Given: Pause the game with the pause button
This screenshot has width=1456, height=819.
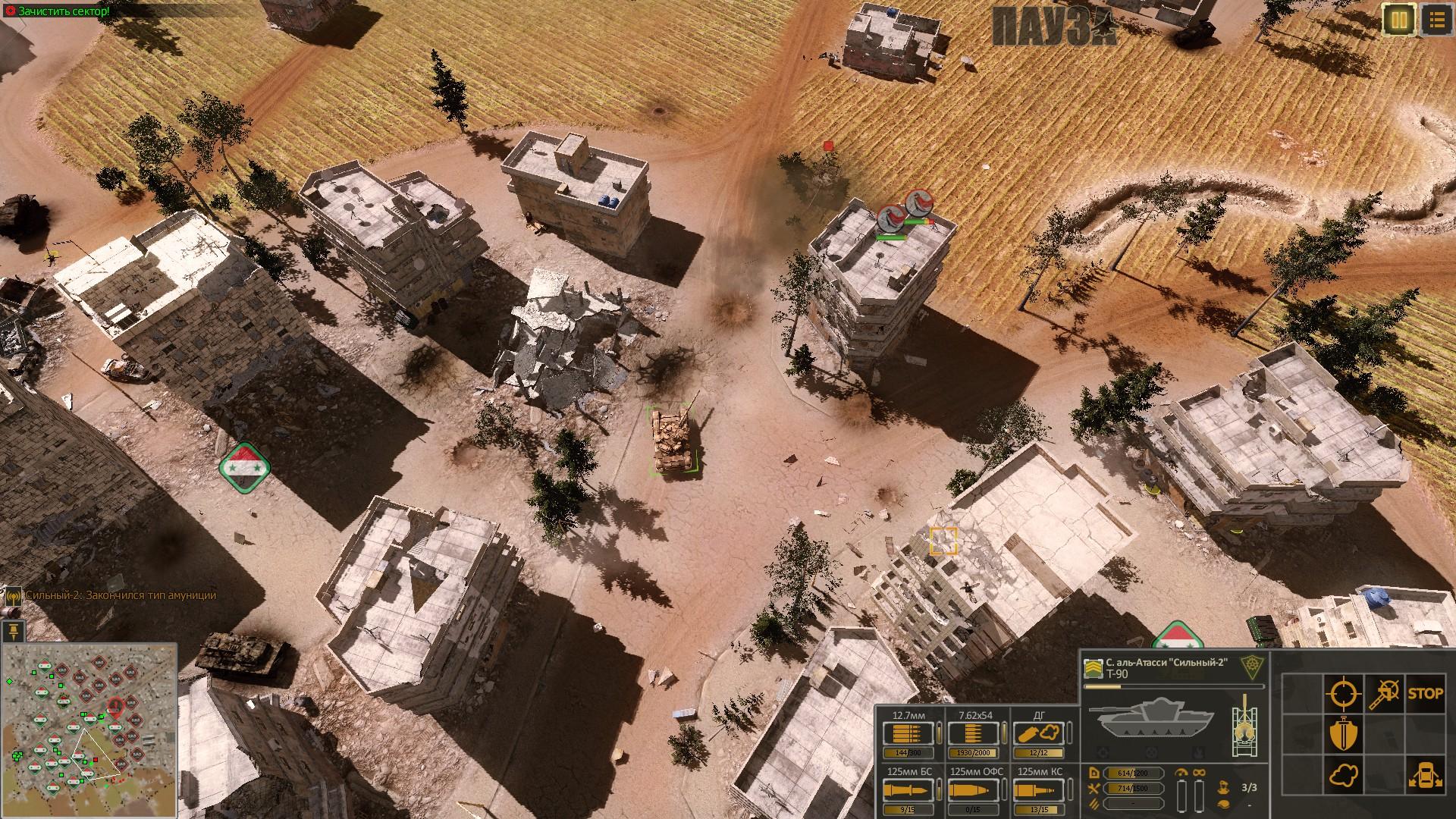Looking at the screenshot, I should pos(1399,20).
